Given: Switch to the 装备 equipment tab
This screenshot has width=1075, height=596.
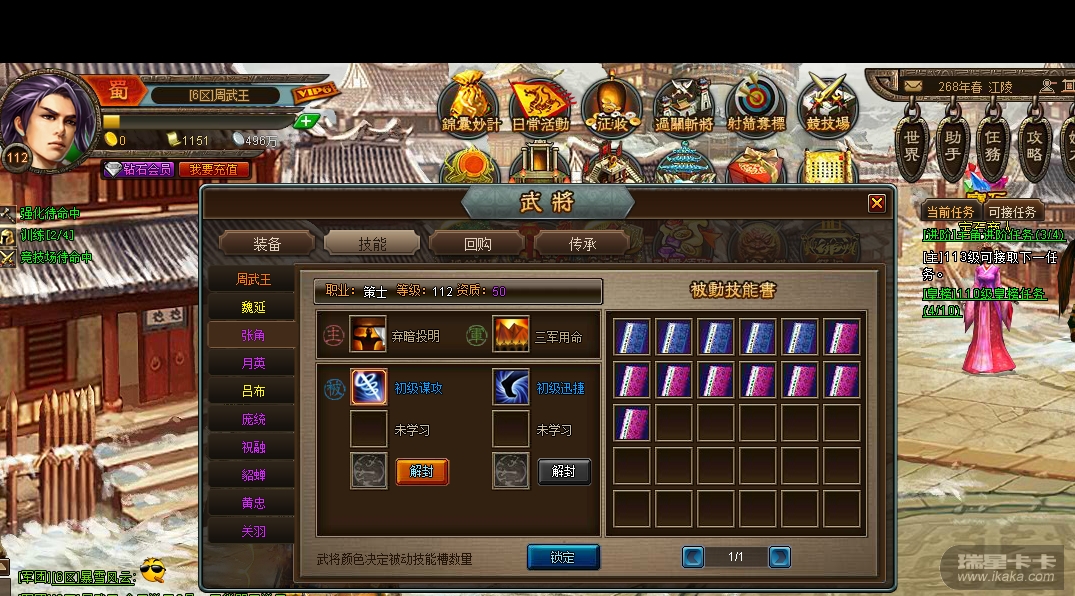Looking at the screenshot, I should coord(267,243).
